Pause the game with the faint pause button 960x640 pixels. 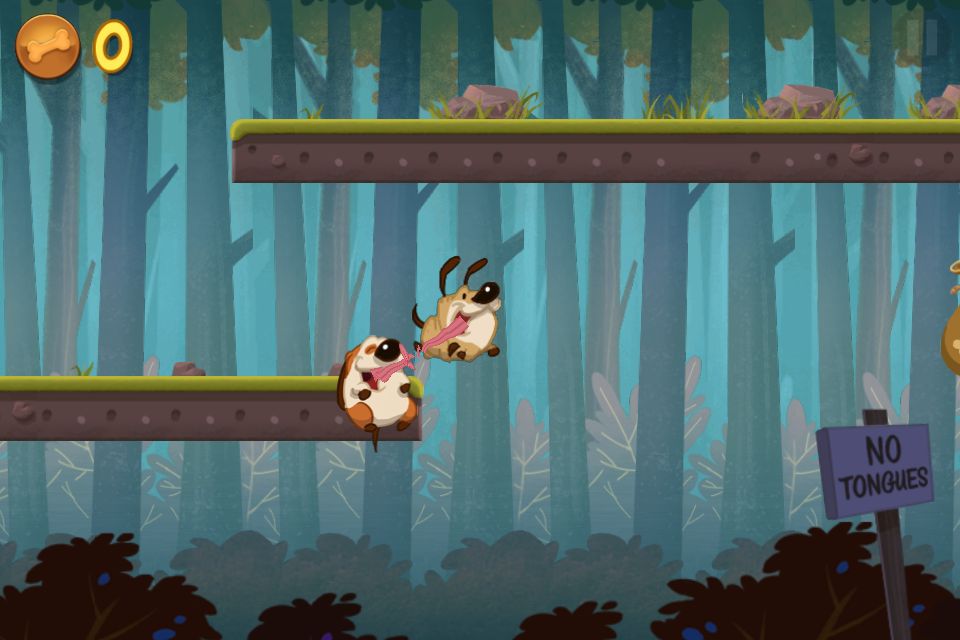pyautogui.click(x=922, y=37)
